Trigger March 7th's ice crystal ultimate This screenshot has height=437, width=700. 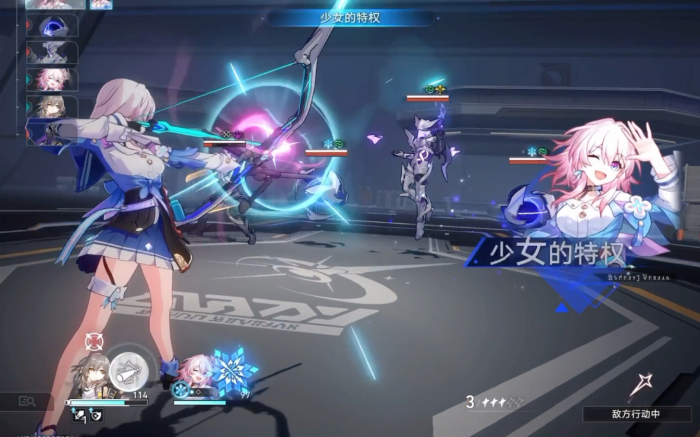tap(233, 372)
